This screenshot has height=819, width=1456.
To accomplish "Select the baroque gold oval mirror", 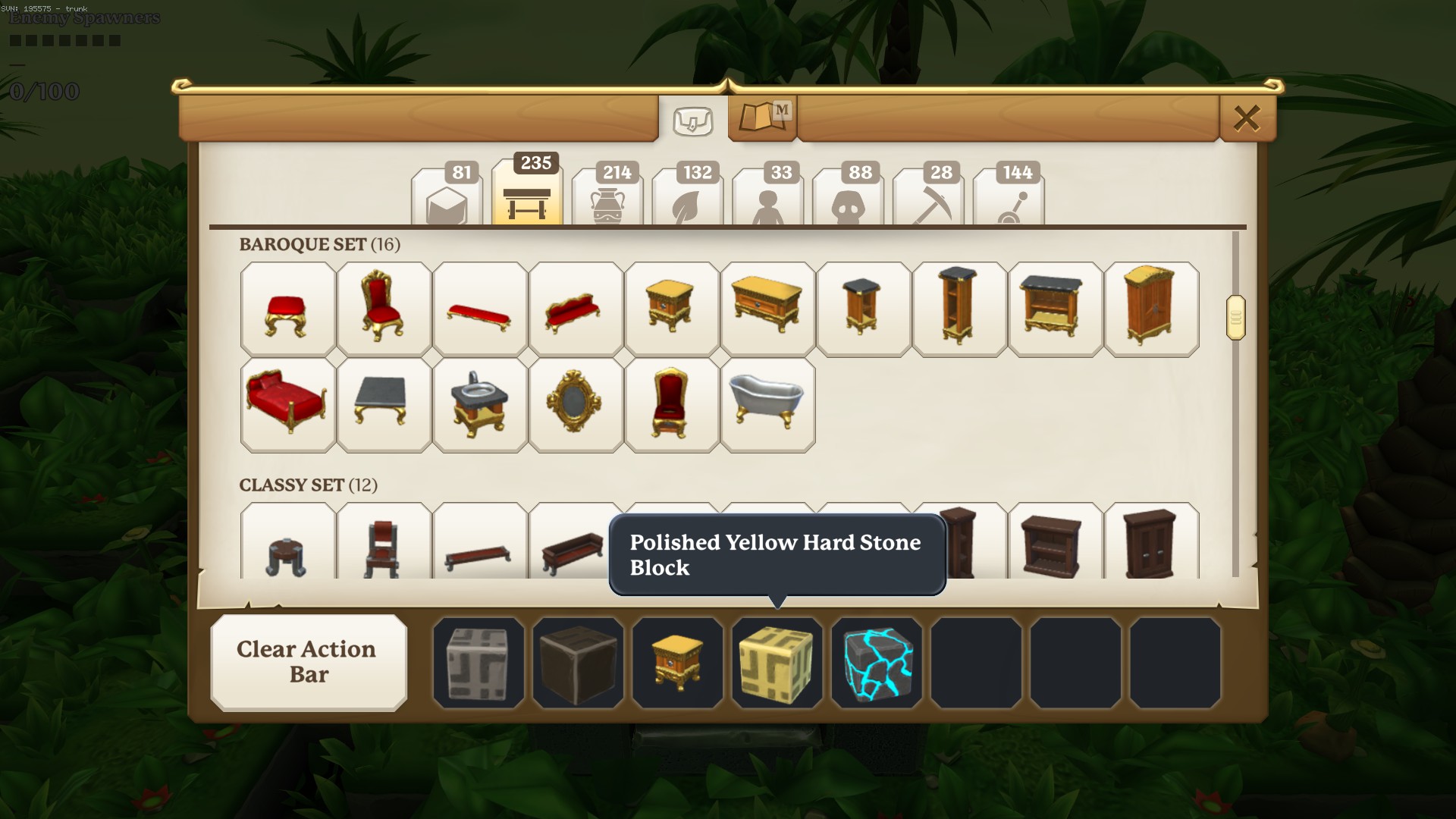I will tap(576, 405).
